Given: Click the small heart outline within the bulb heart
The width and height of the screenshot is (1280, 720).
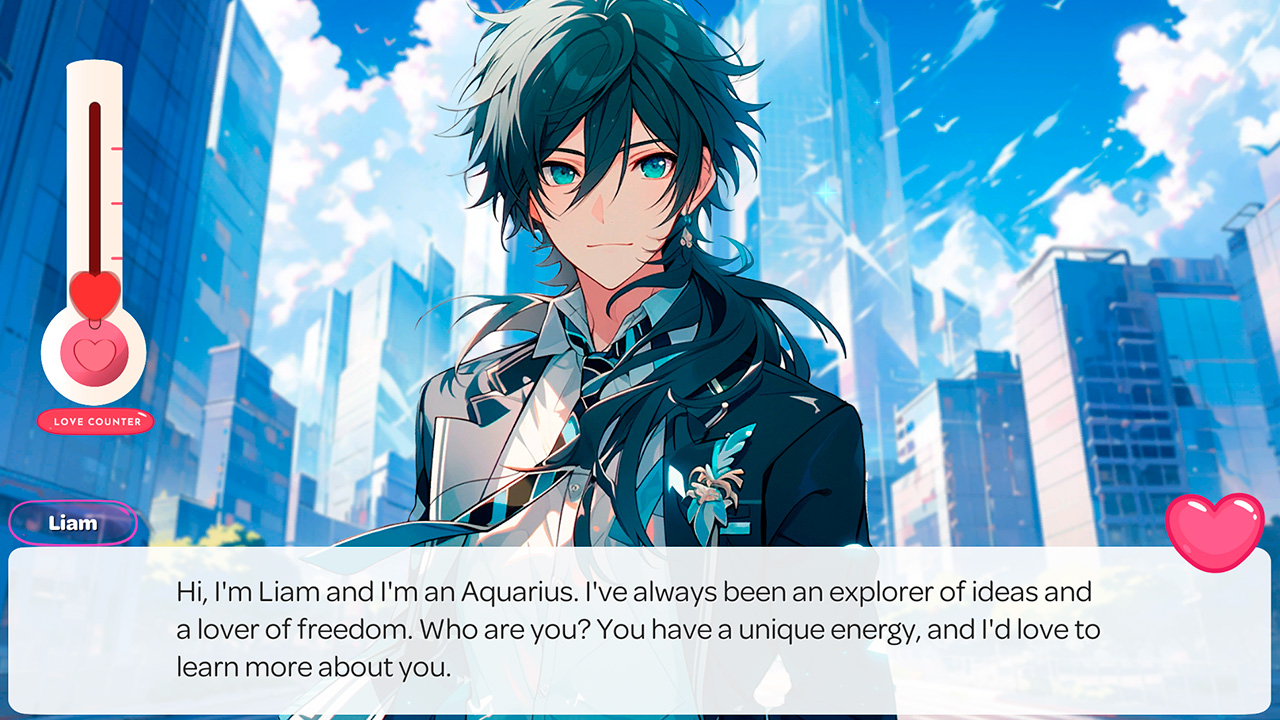Looking at the screenshot, I should click(93, 358).
